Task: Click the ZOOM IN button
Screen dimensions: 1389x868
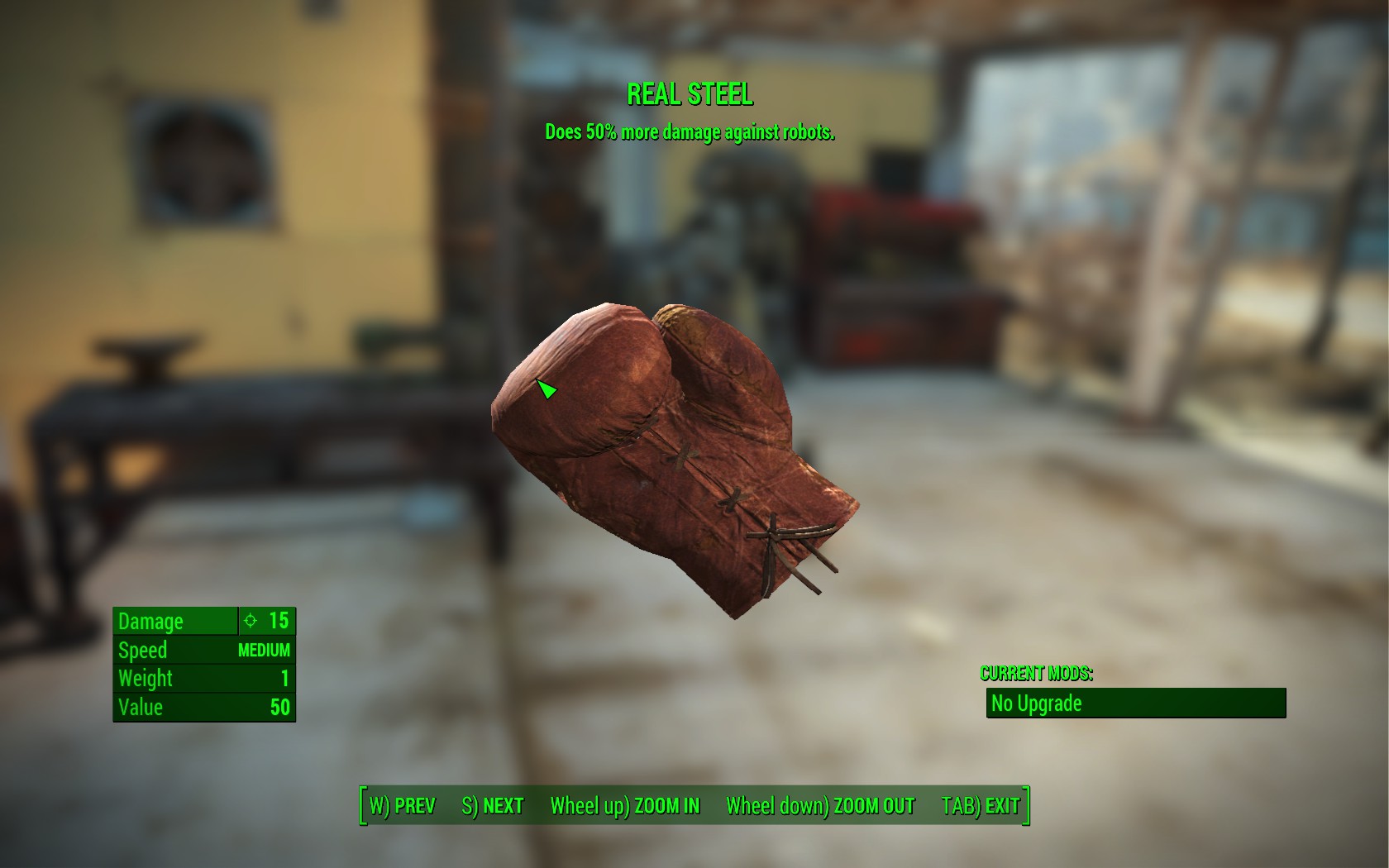Action: coord(625,806)
